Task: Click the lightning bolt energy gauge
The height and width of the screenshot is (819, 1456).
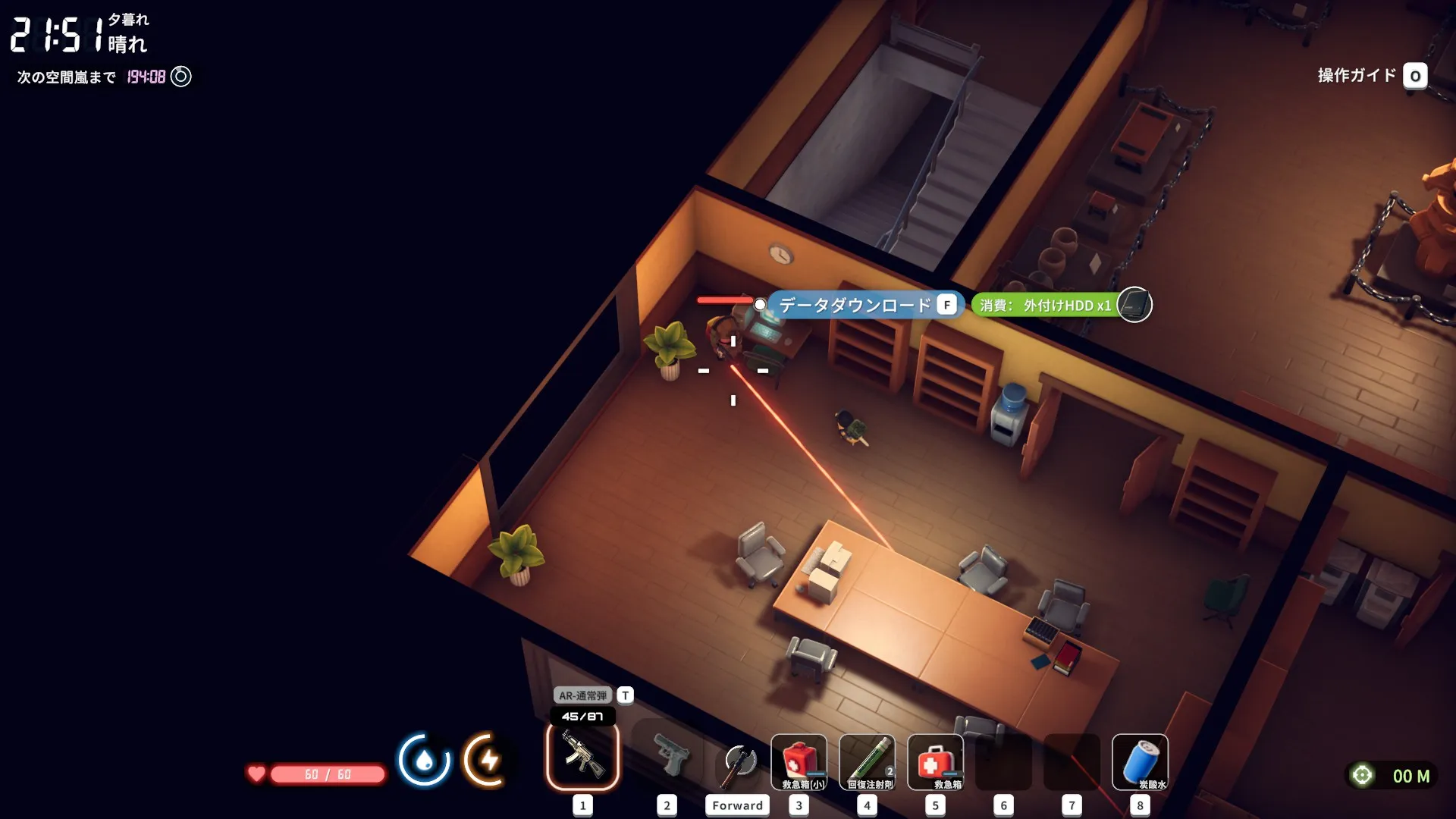Action: (x=488, y=759)
